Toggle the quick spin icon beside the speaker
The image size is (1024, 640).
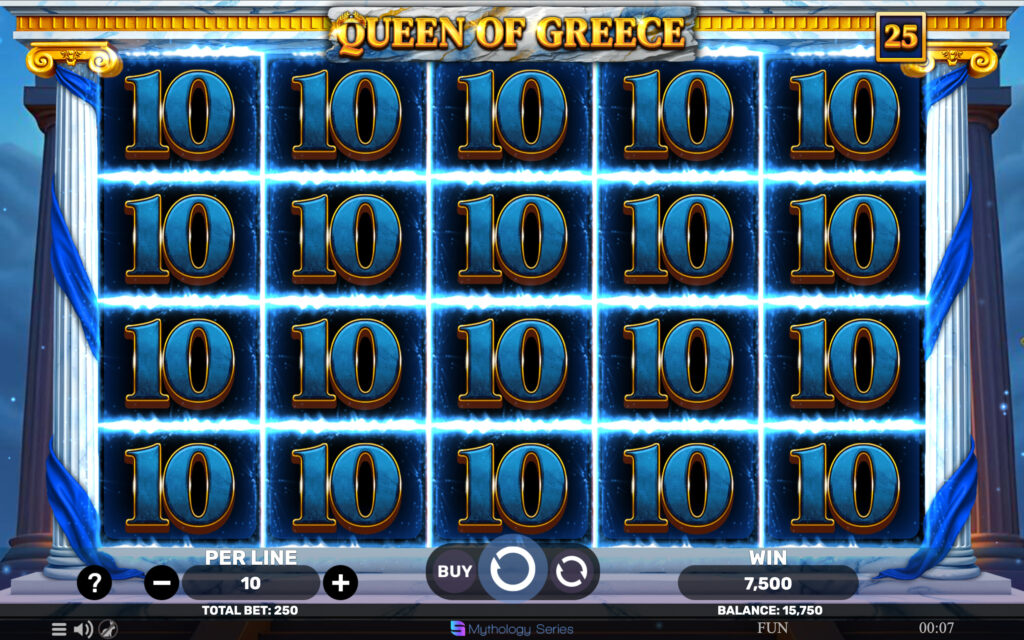point(108,629)
